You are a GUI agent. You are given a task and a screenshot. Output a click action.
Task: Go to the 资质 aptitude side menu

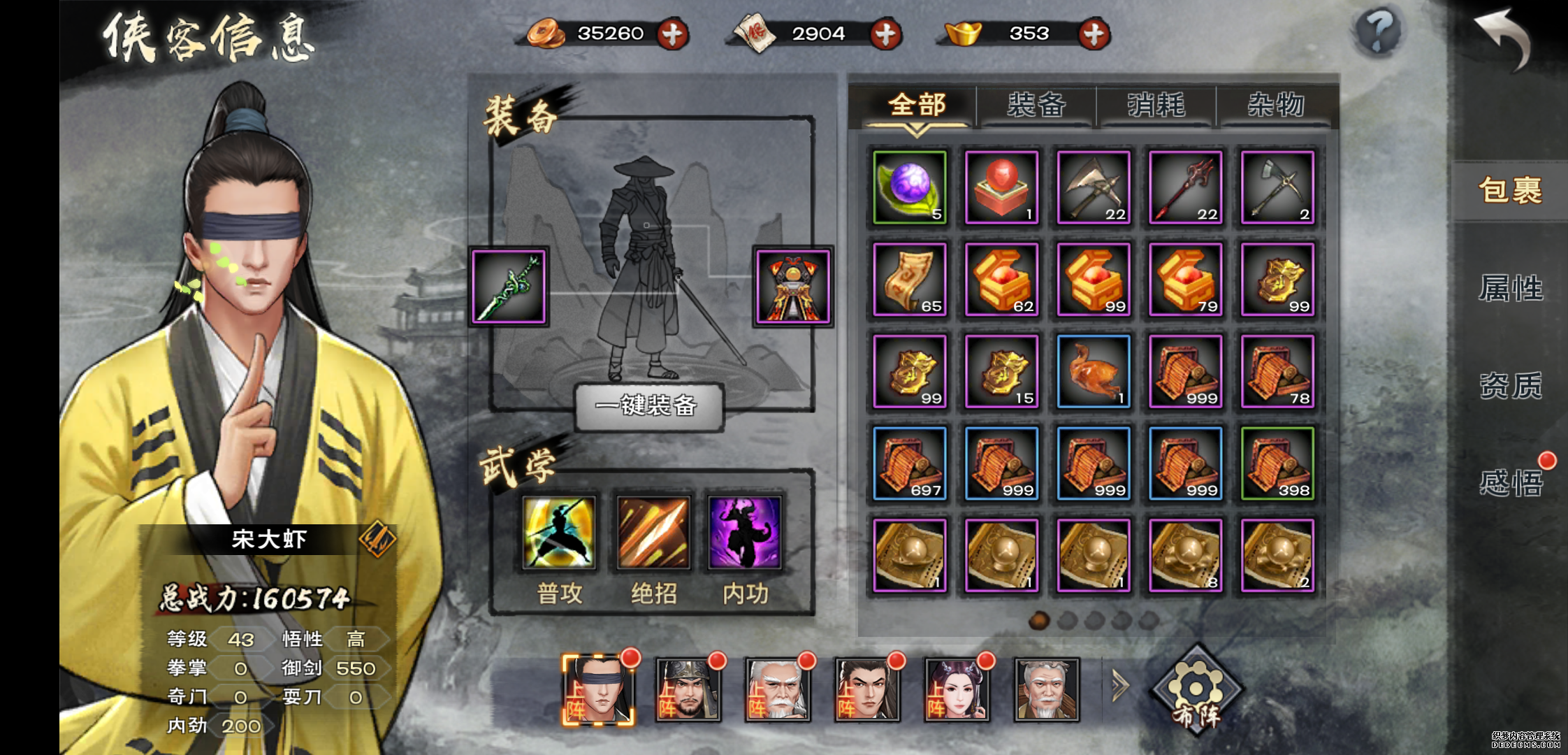(x=1510, y=385)
